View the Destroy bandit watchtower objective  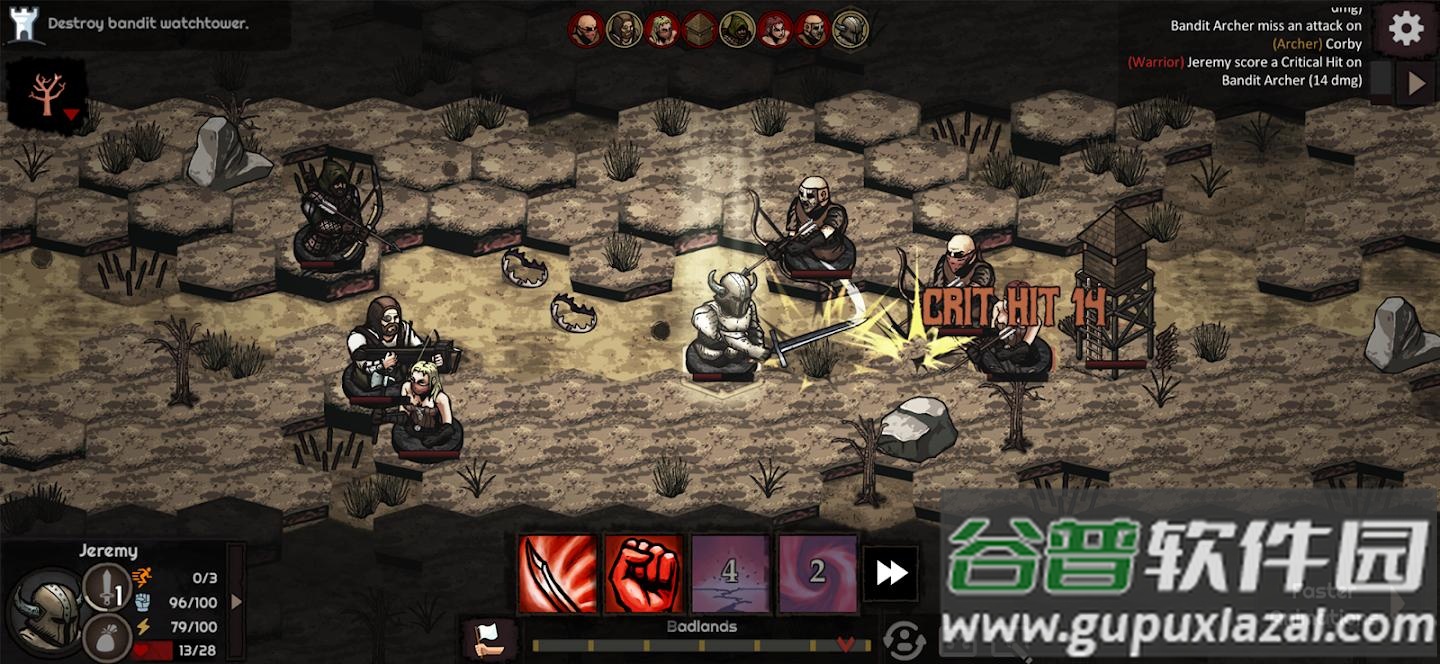point(148,23)
